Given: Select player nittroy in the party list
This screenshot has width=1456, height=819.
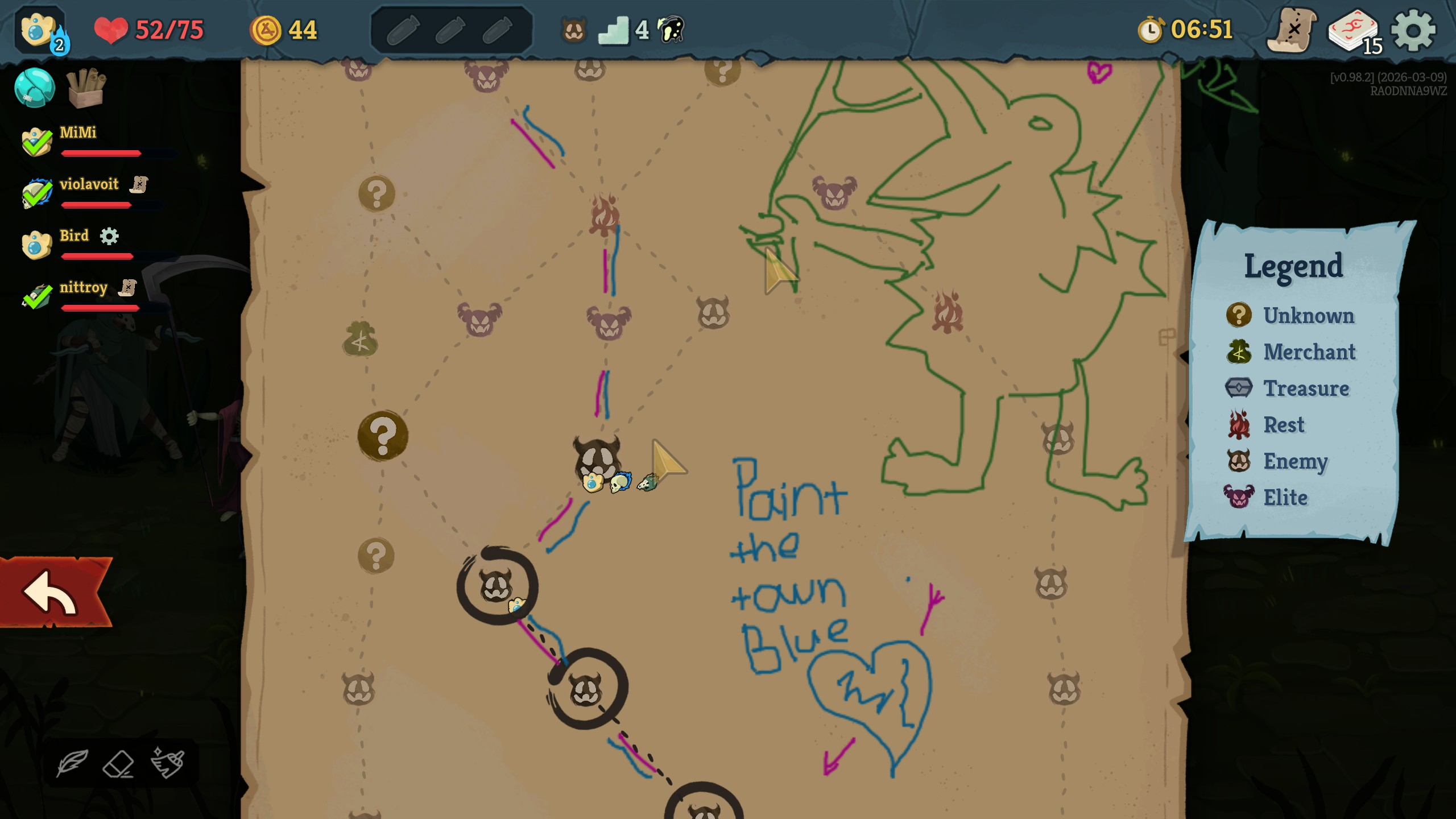Looking at the screenshot, I should point(83,288).
